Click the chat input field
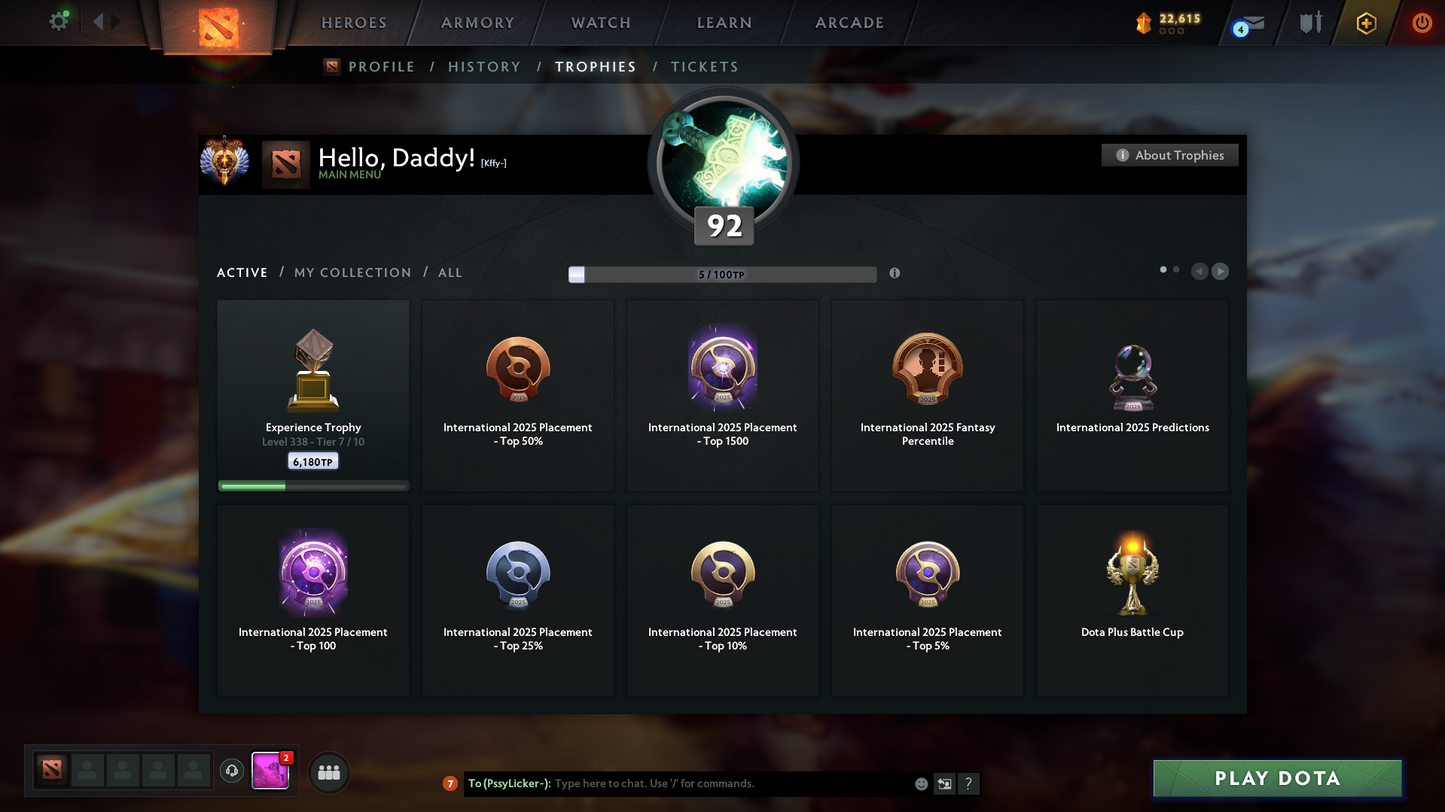The image size is (1445, 812). point(730,784)
